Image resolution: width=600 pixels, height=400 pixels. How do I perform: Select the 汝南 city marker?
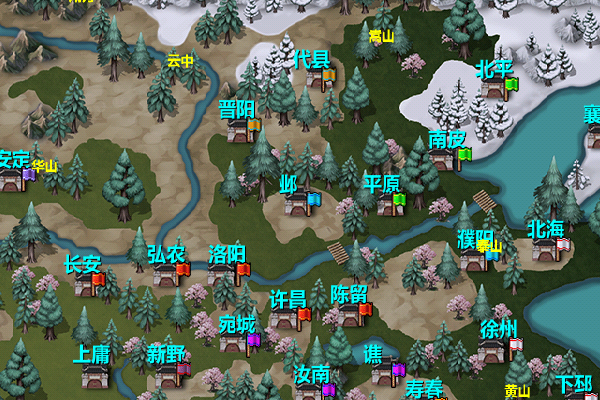point(311,390)
